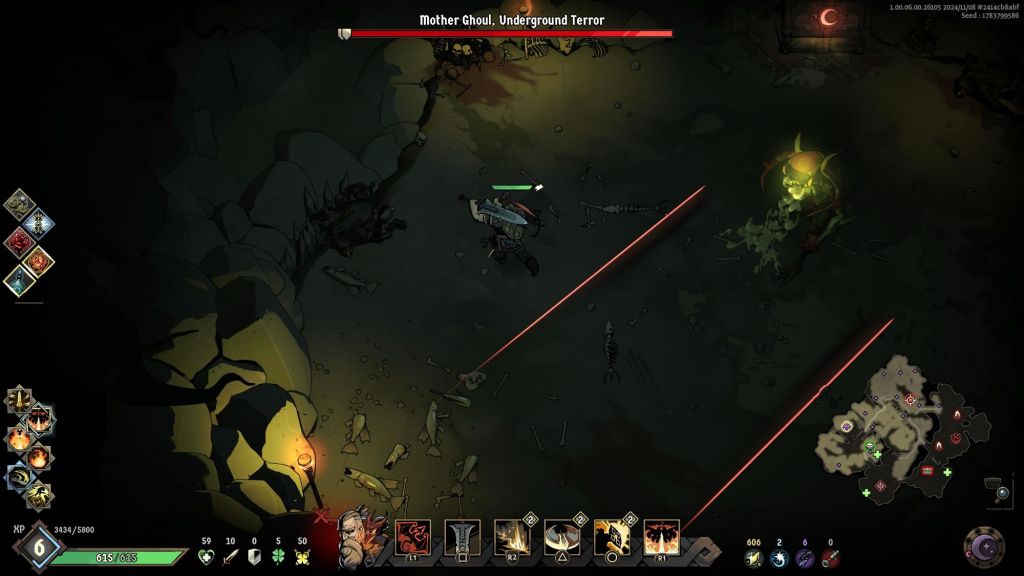Select the spinning axe ability slot
This screenshot has height=576, width=1024.
(562, 537)
